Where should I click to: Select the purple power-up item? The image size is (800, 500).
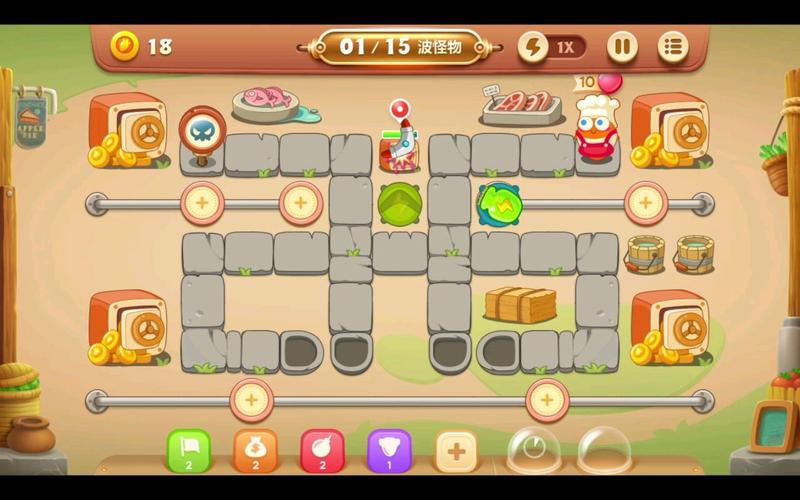tap(389, 450)
